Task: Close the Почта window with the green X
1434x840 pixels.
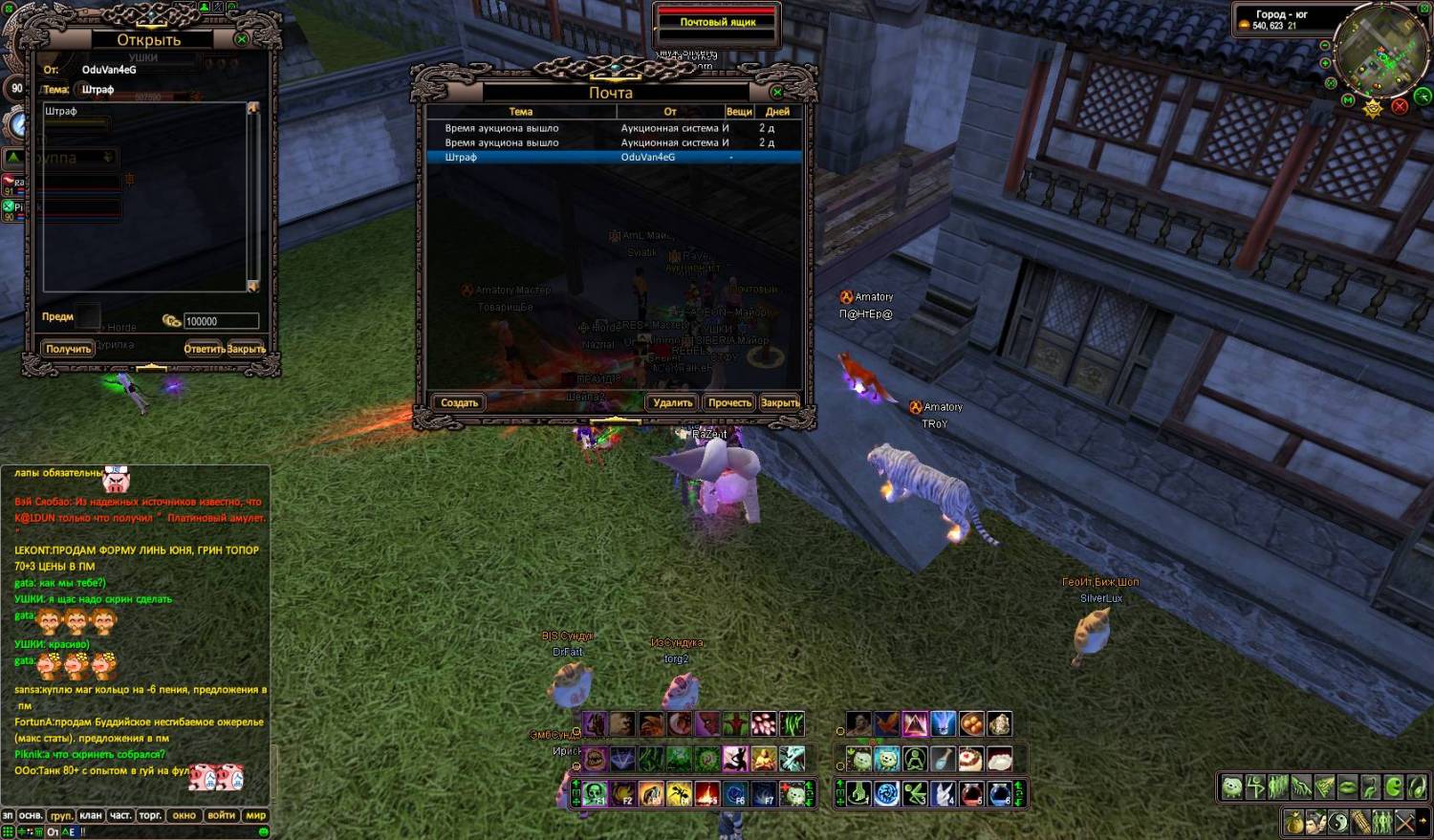Action: point(777,92)
